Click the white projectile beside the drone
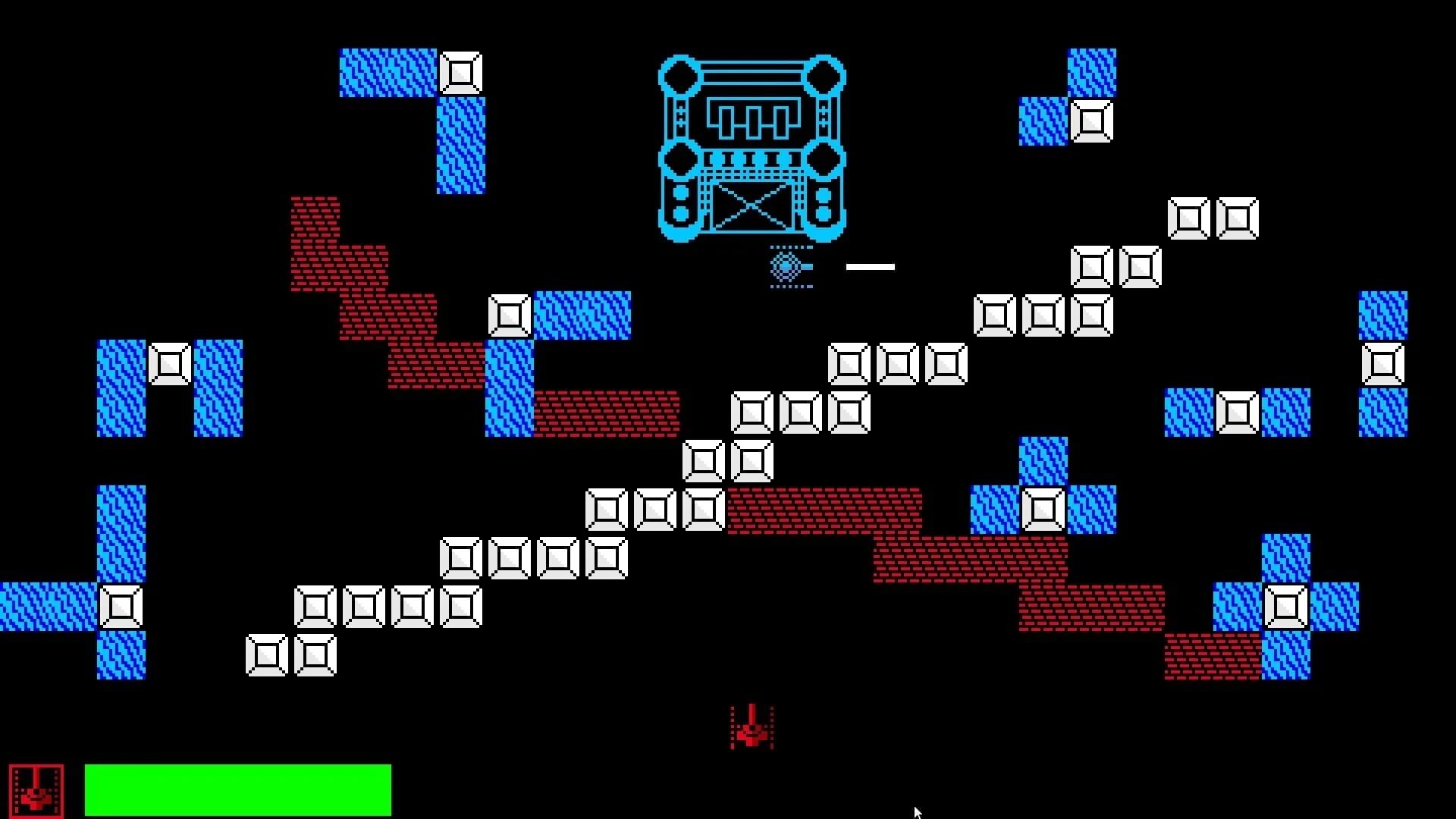The image size is (1456, 819). (871, 266)
